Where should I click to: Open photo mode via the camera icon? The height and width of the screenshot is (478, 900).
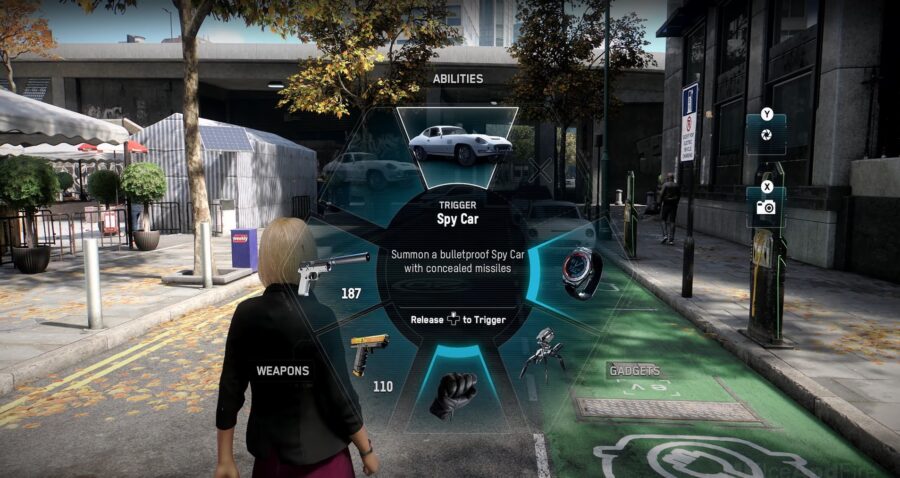[766, 206]
